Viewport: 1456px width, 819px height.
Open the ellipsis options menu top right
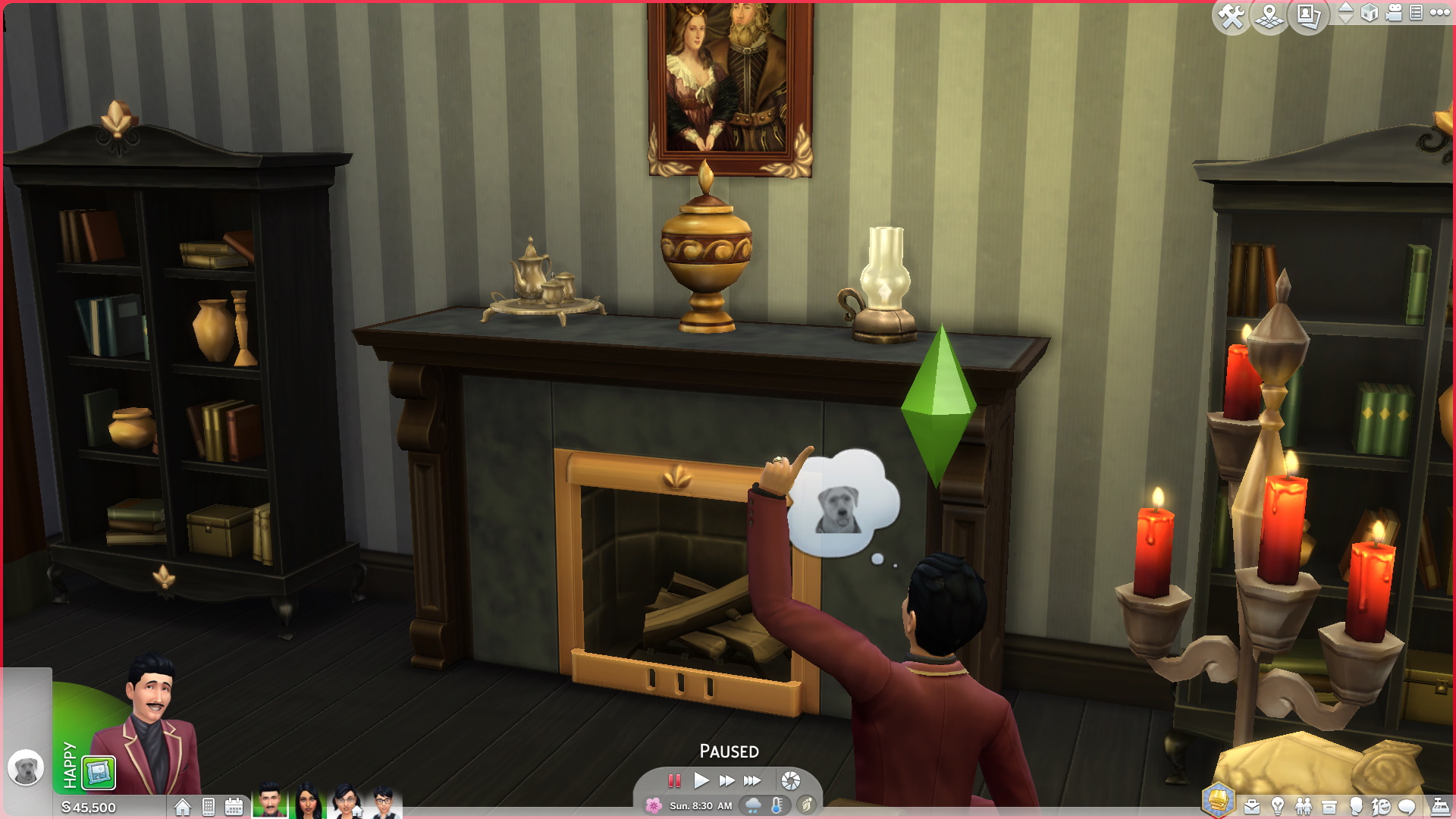(1441, 13)
